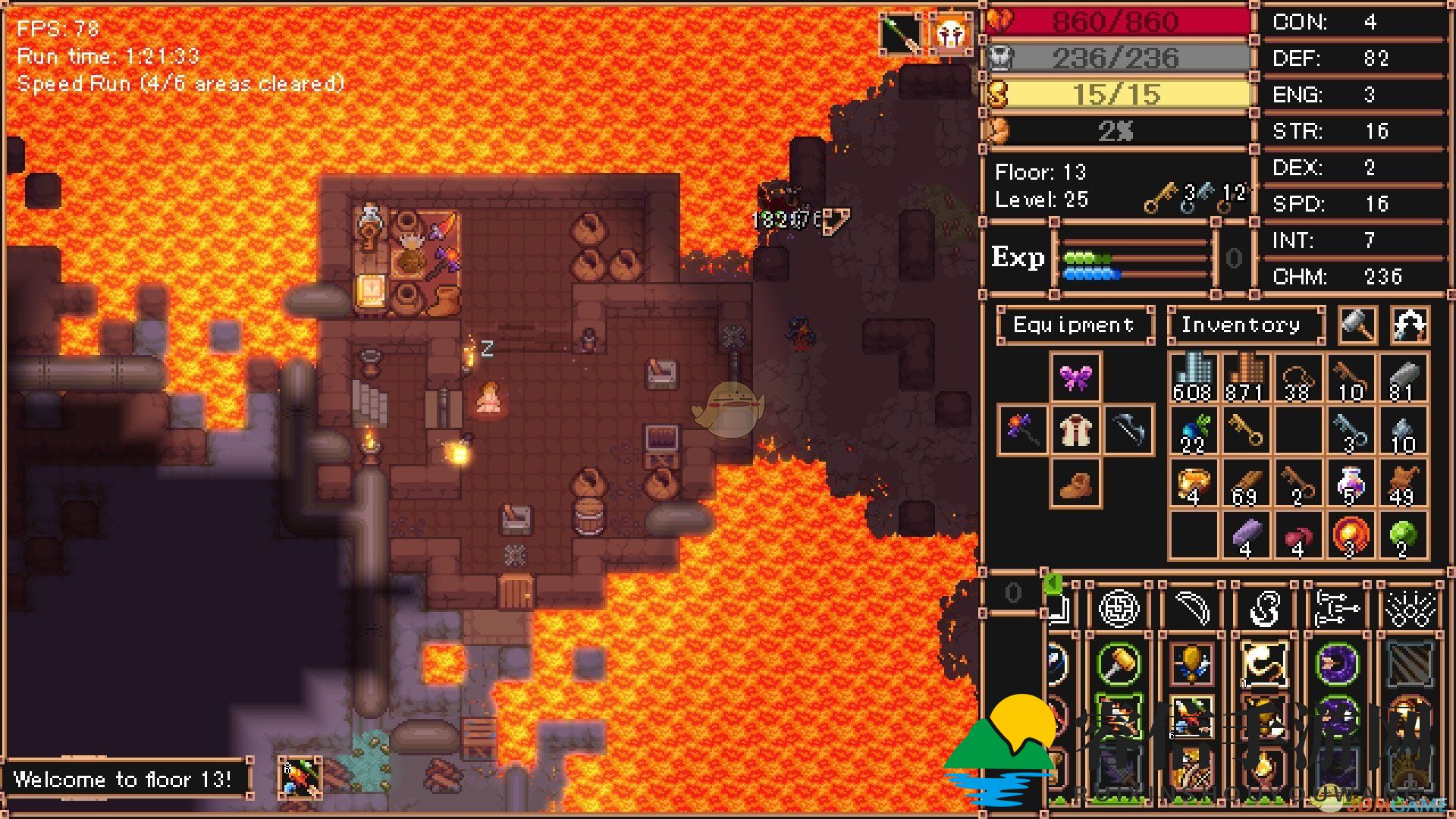Select the green slime ball item
This screenshot has width=1456, height=819.
[x=1403, y=536]
